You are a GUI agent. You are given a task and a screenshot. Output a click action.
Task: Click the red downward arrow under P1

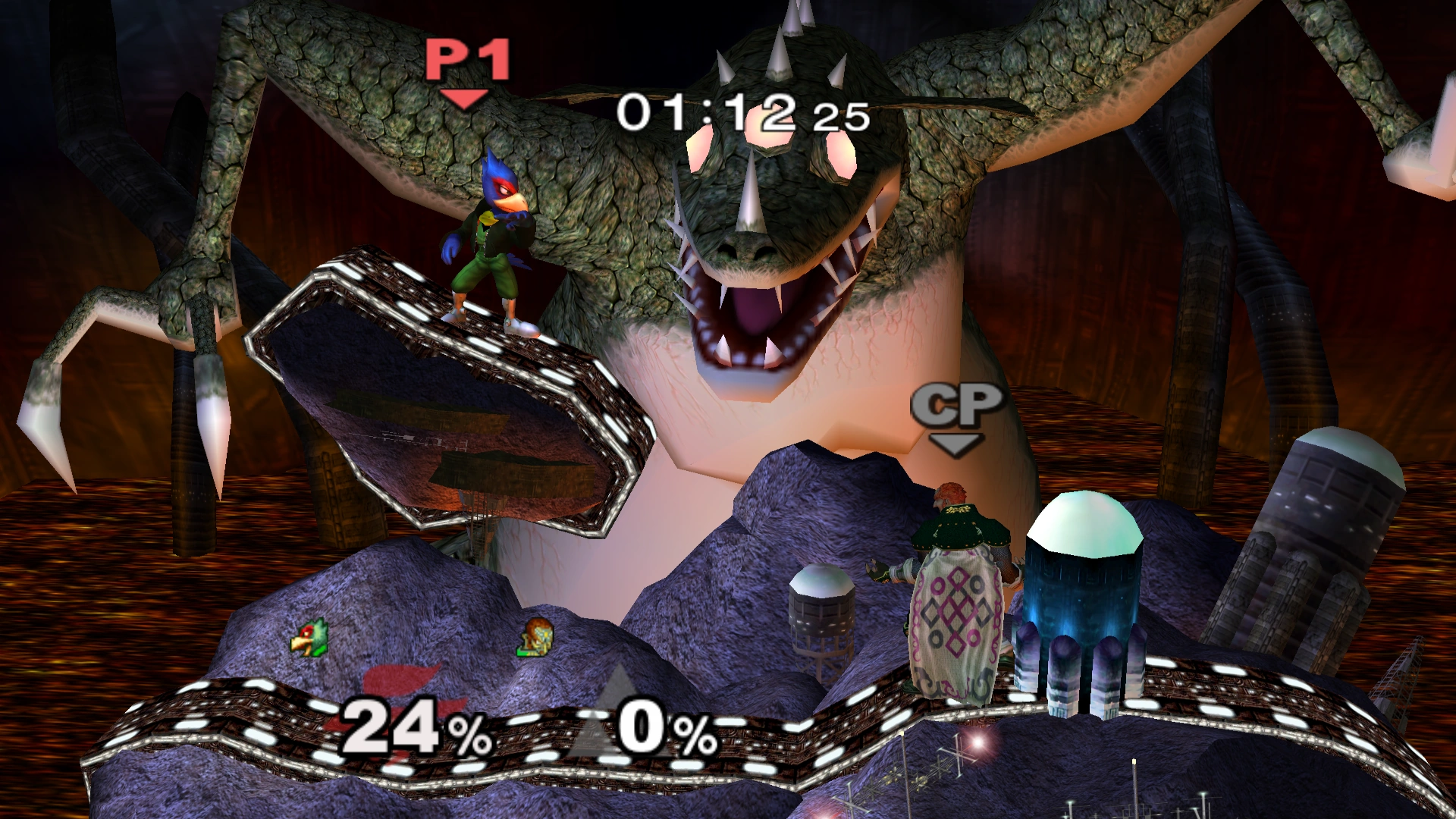click(x=463, y=97)
